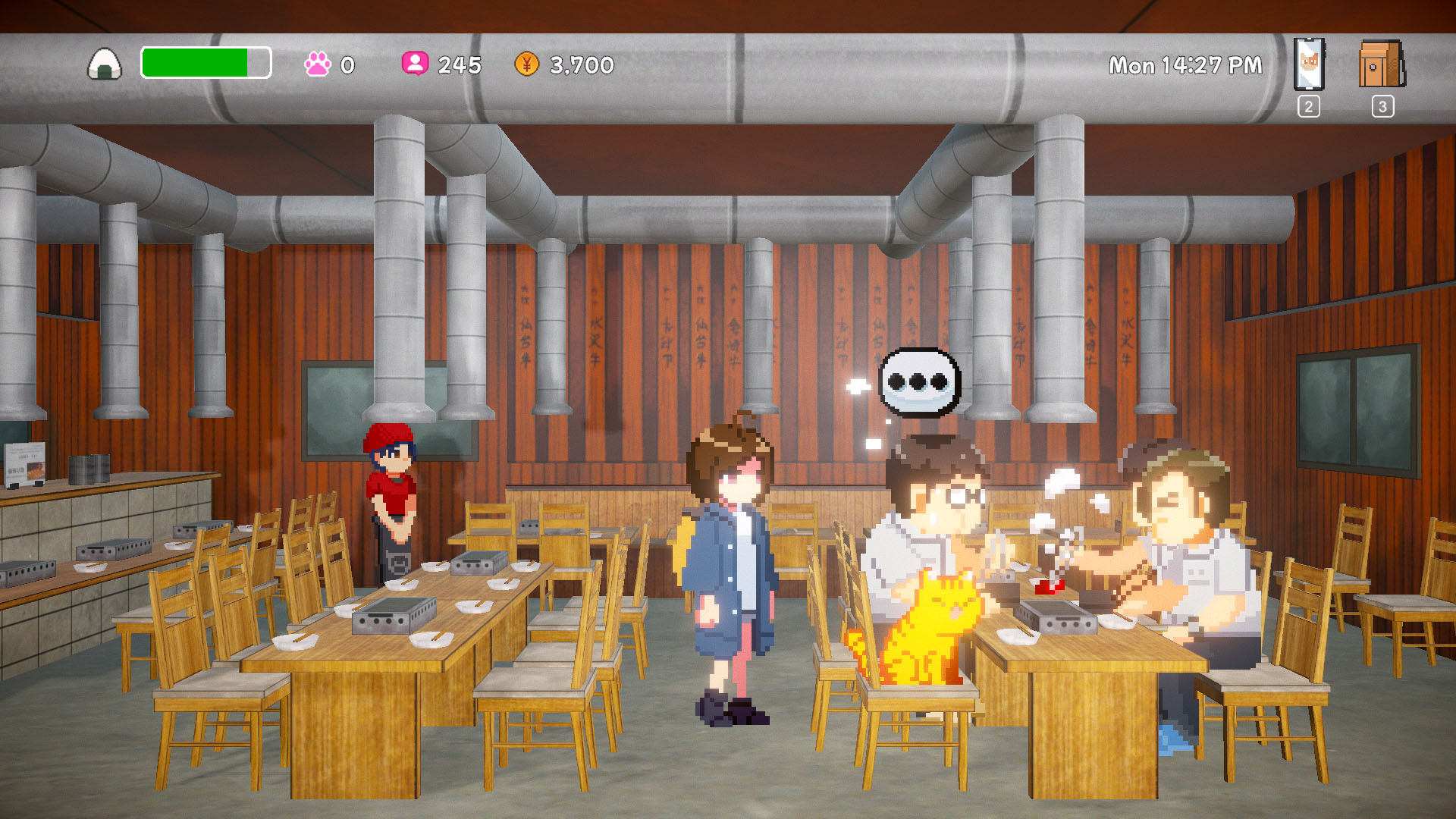Open the smartphone icon

(x=1309, y=64)
